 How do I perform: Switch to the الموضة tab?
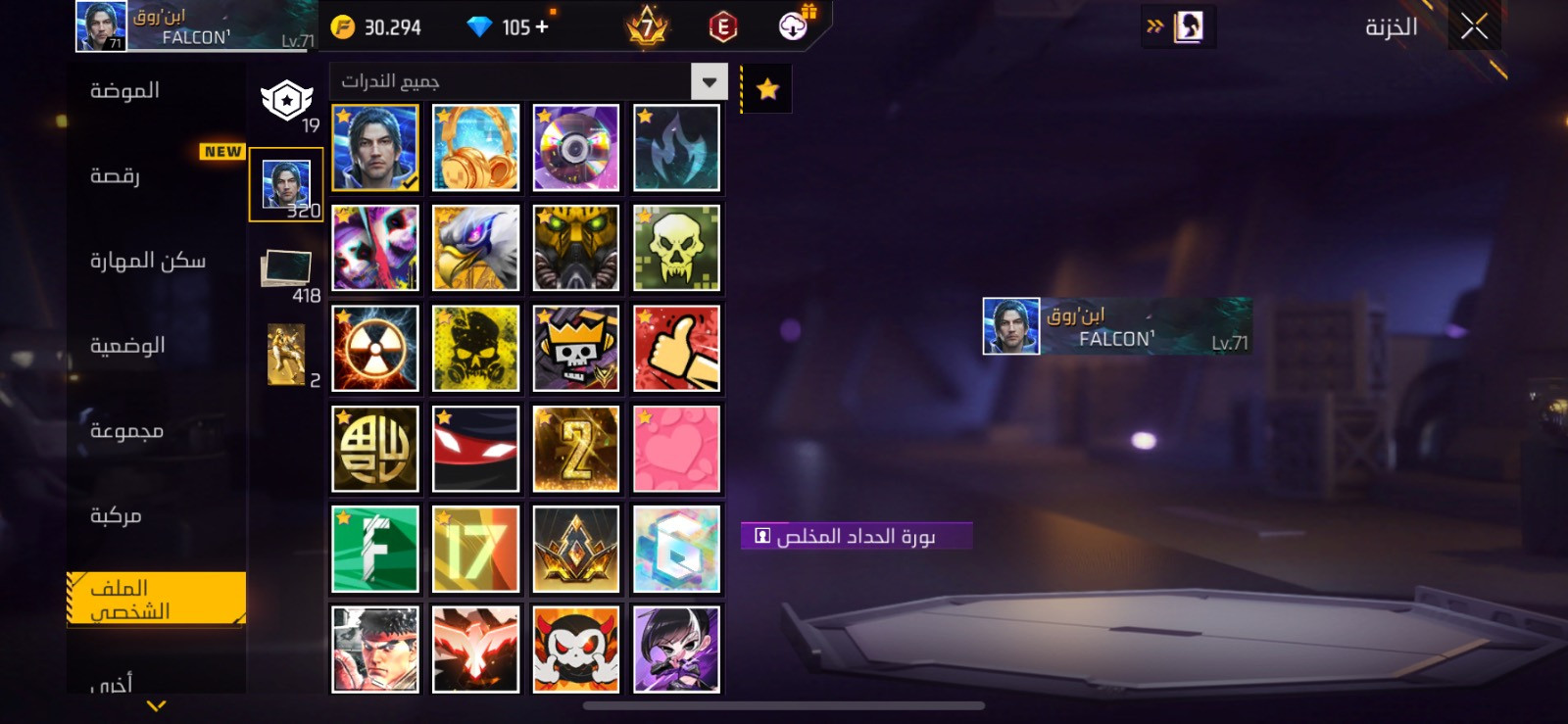point(120,90)
